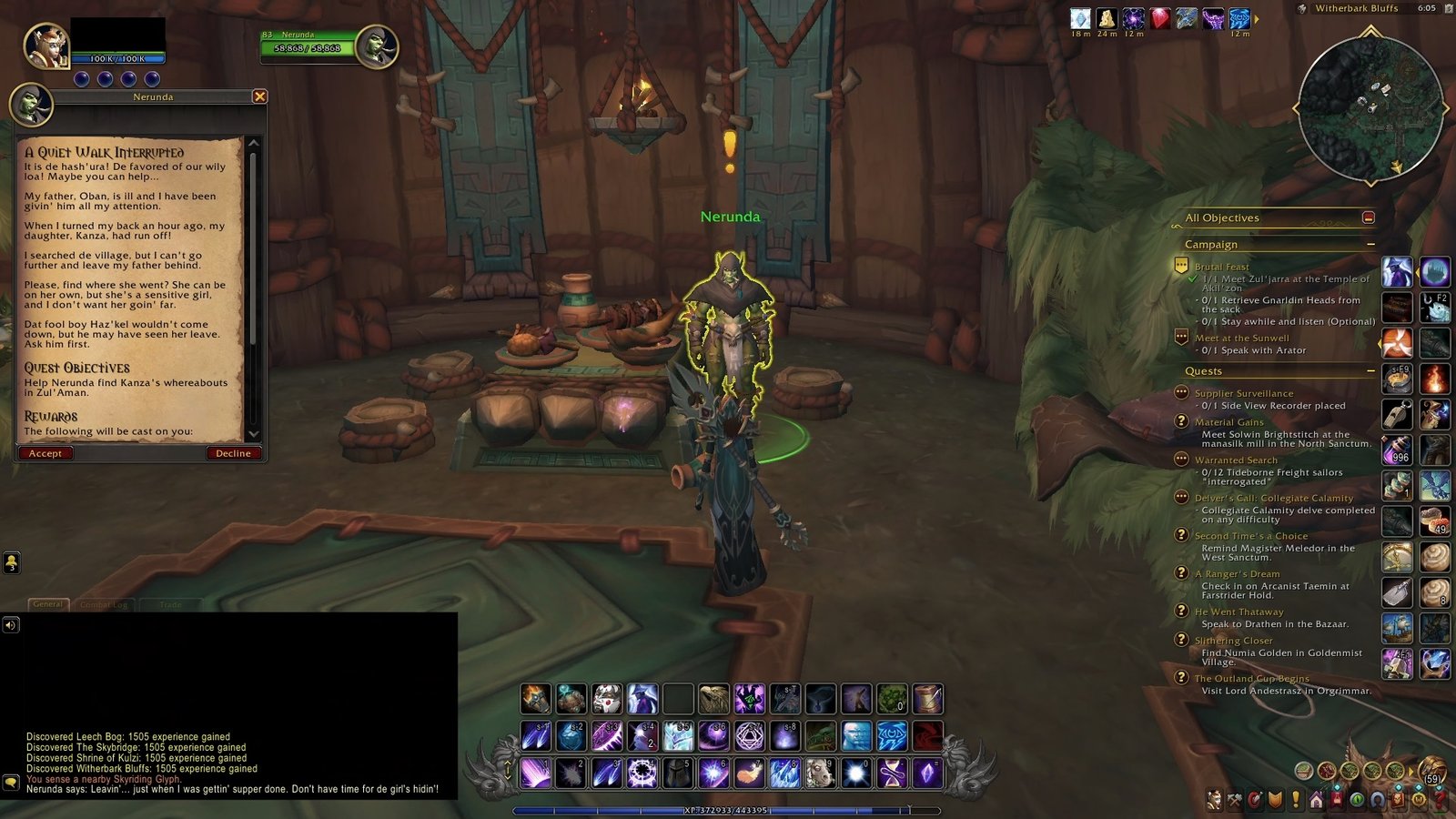Collapse the All Objectives tracker
This screenshot has width=1456, height=819.
1368,217
